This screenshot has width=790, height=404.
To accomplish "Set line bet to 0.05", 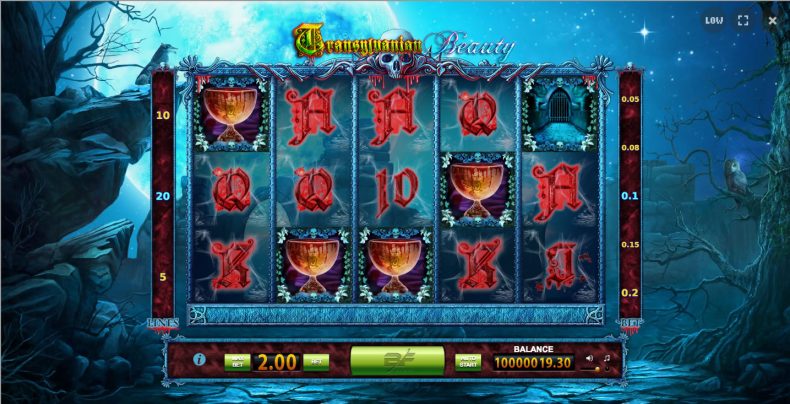I will point(629,99).
